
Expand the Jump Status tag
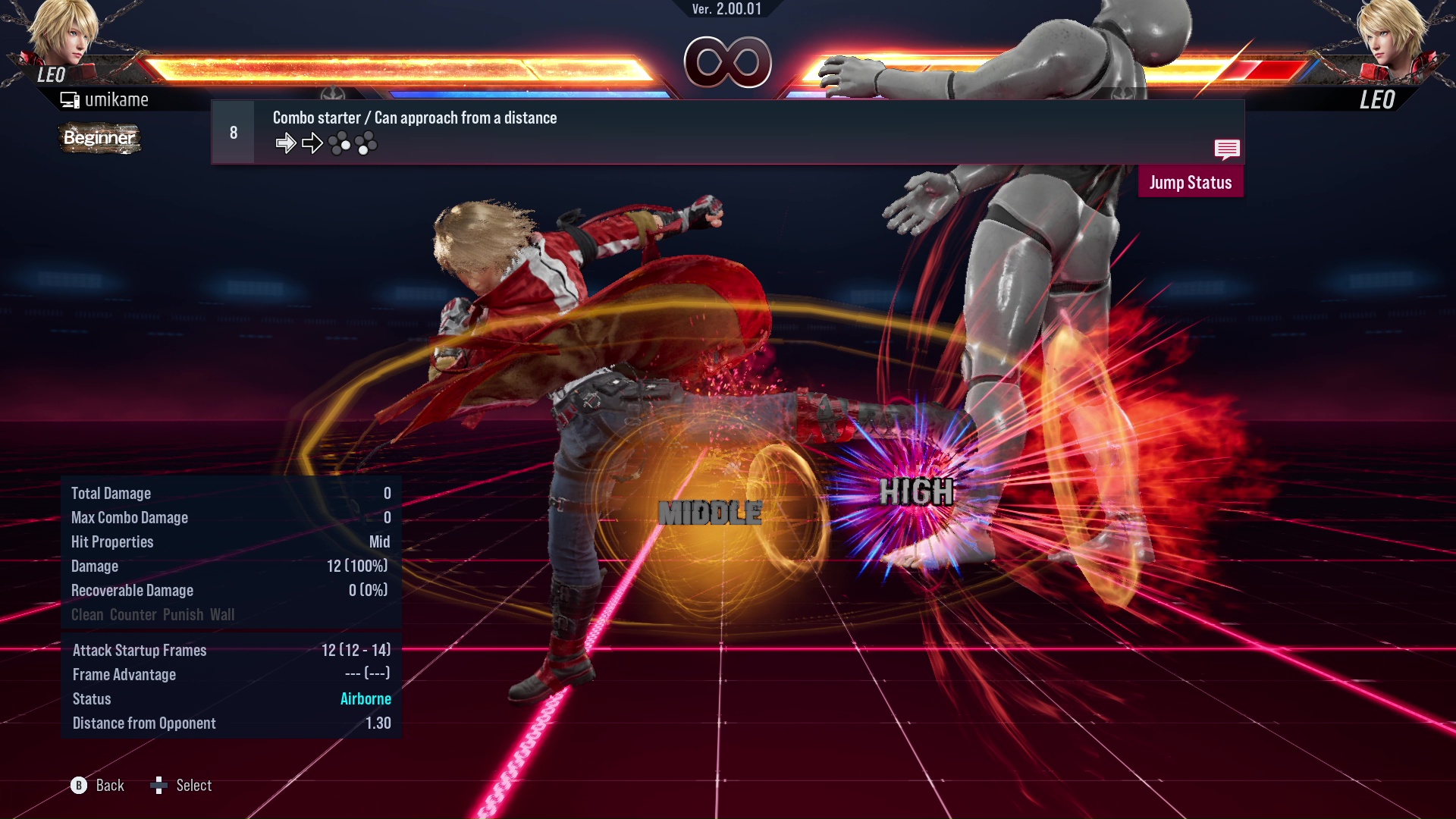1191,182
